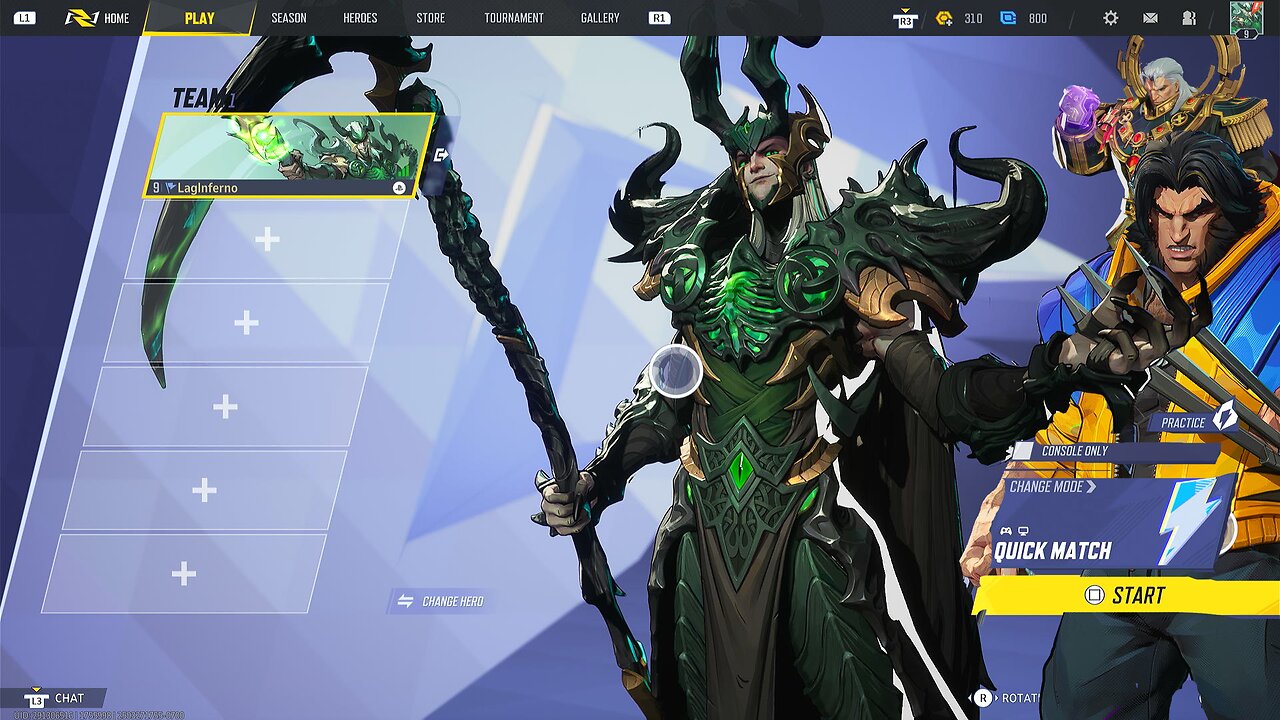The width and height of the screenshot is (1280, 720).
Task: Change mode from the Quick Match panel
Action: [x=1052, y=487]
